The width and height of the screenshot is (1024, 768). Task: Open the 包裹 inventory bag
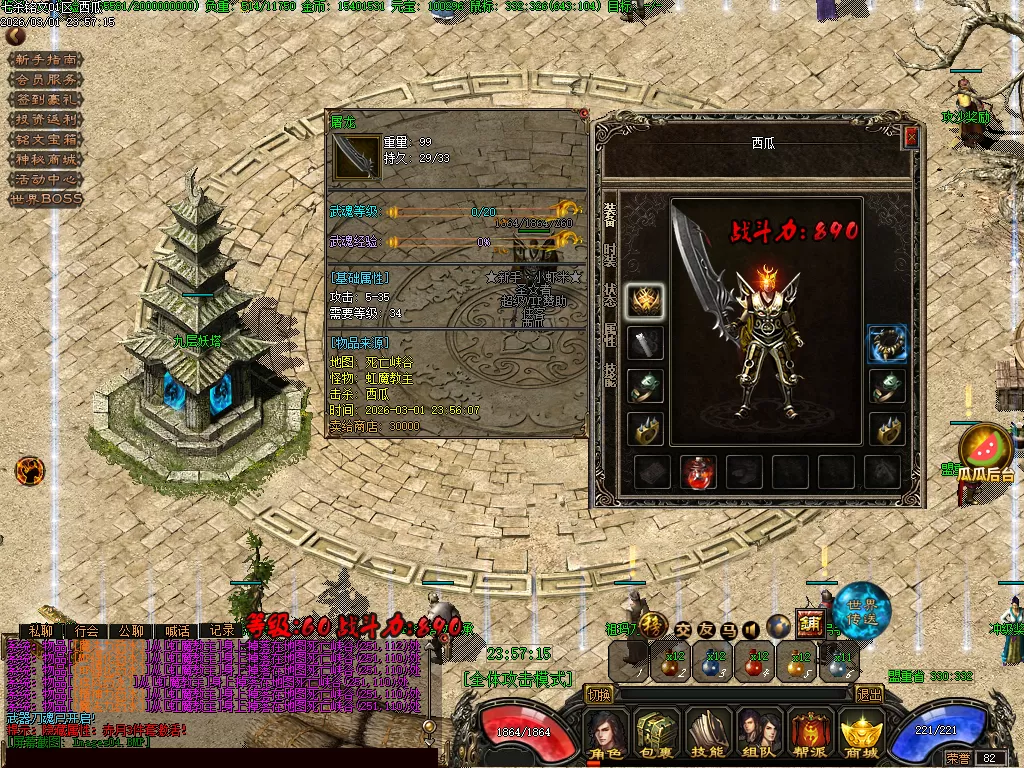[x=657, y=735]
